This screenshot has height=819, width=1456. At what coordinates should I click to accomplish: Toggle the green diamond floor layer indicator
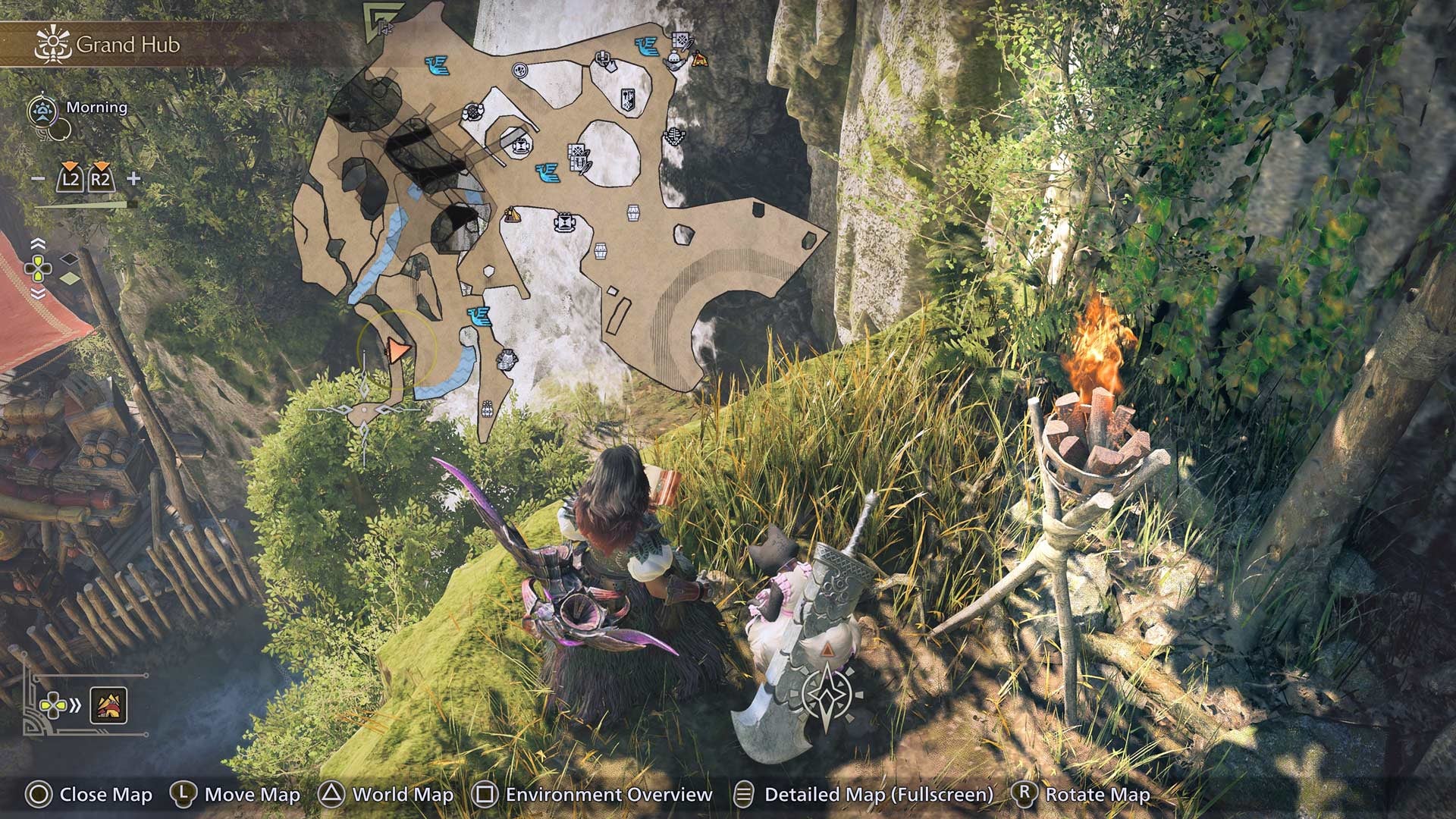(x=68, y=278)
